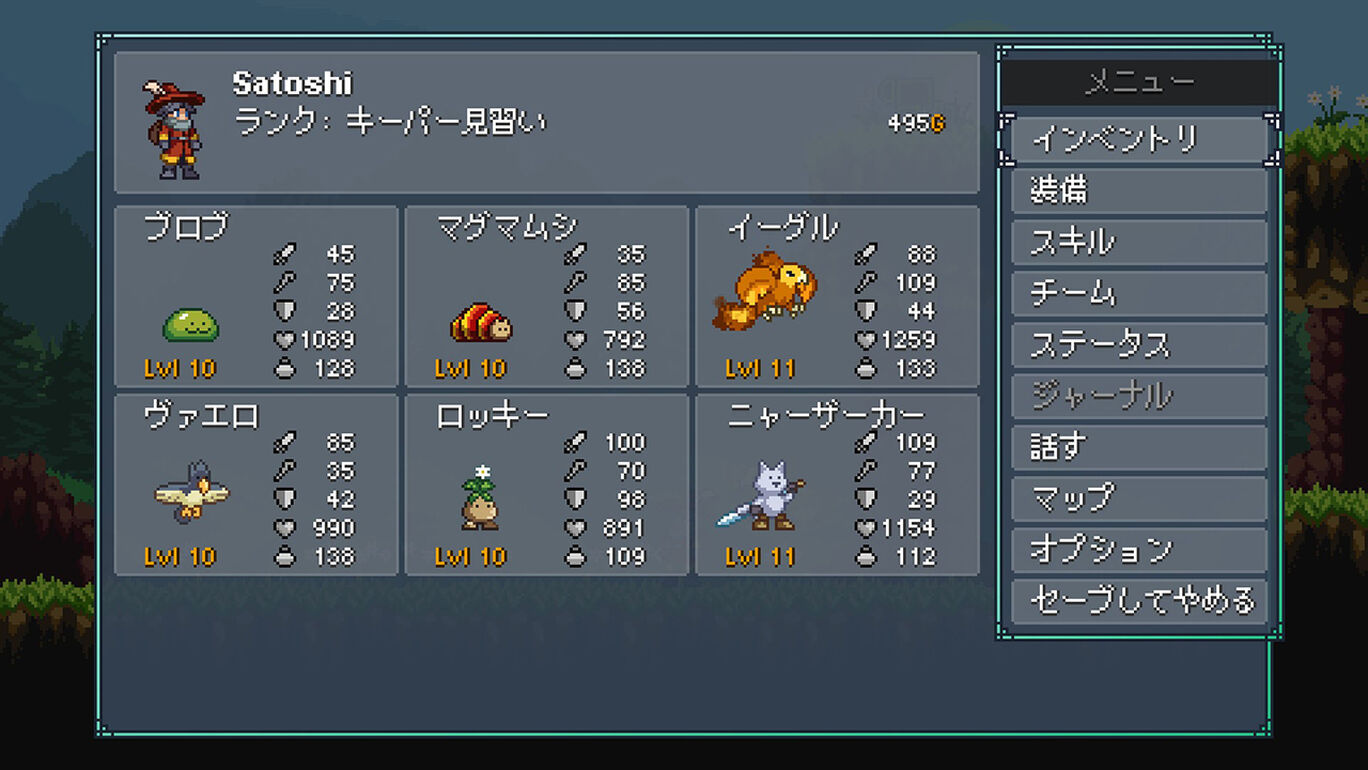The width and height of the screenshot is (1368, 770).
Task: Select the 話す menu option
Action: click(1139, 448)
